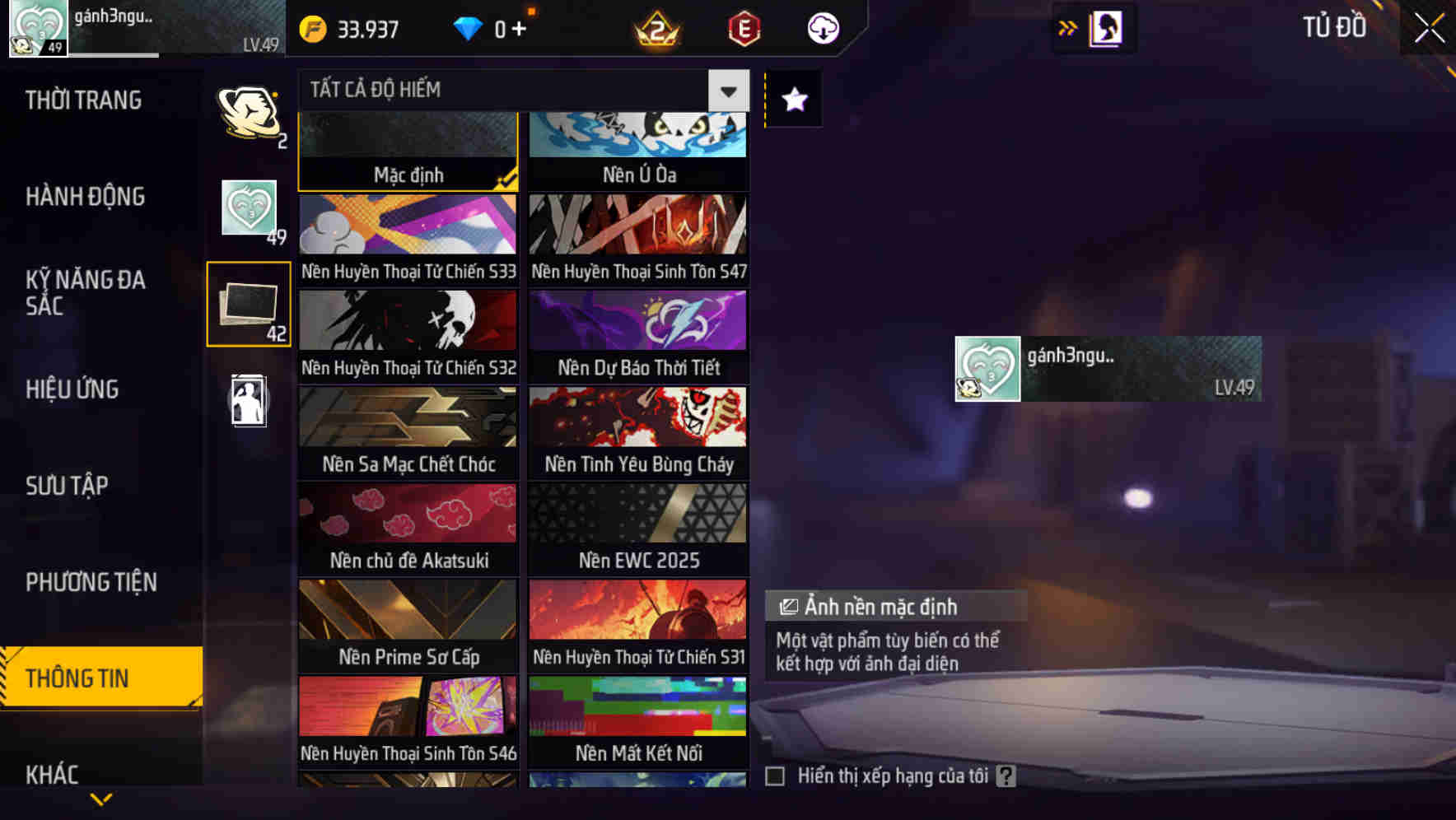Select the silhouette pose category icon
The height and width of the screenshot is (820, 1456).
pos(249,401)
